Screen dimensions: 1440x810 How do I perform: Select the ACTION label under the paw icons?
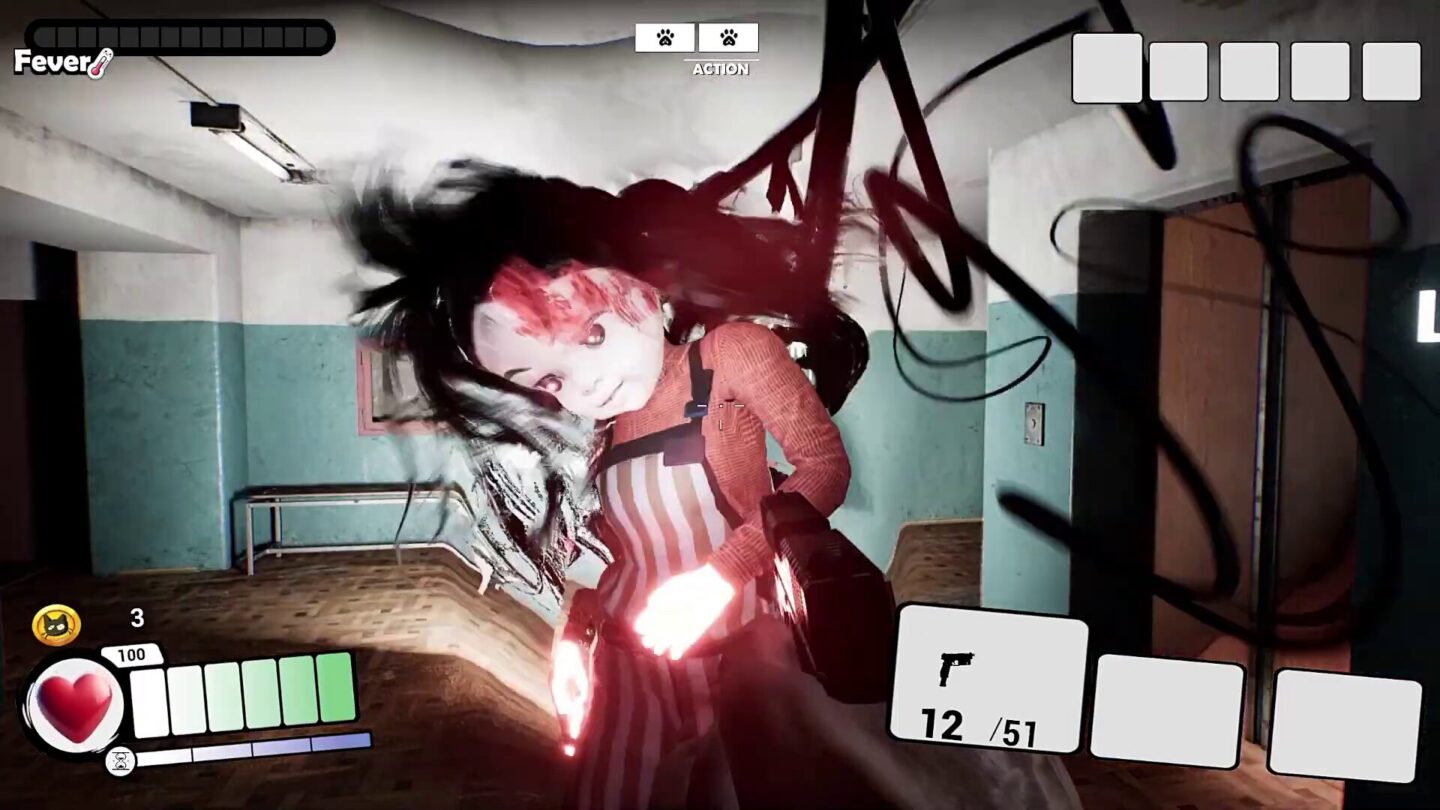point(721,69)
